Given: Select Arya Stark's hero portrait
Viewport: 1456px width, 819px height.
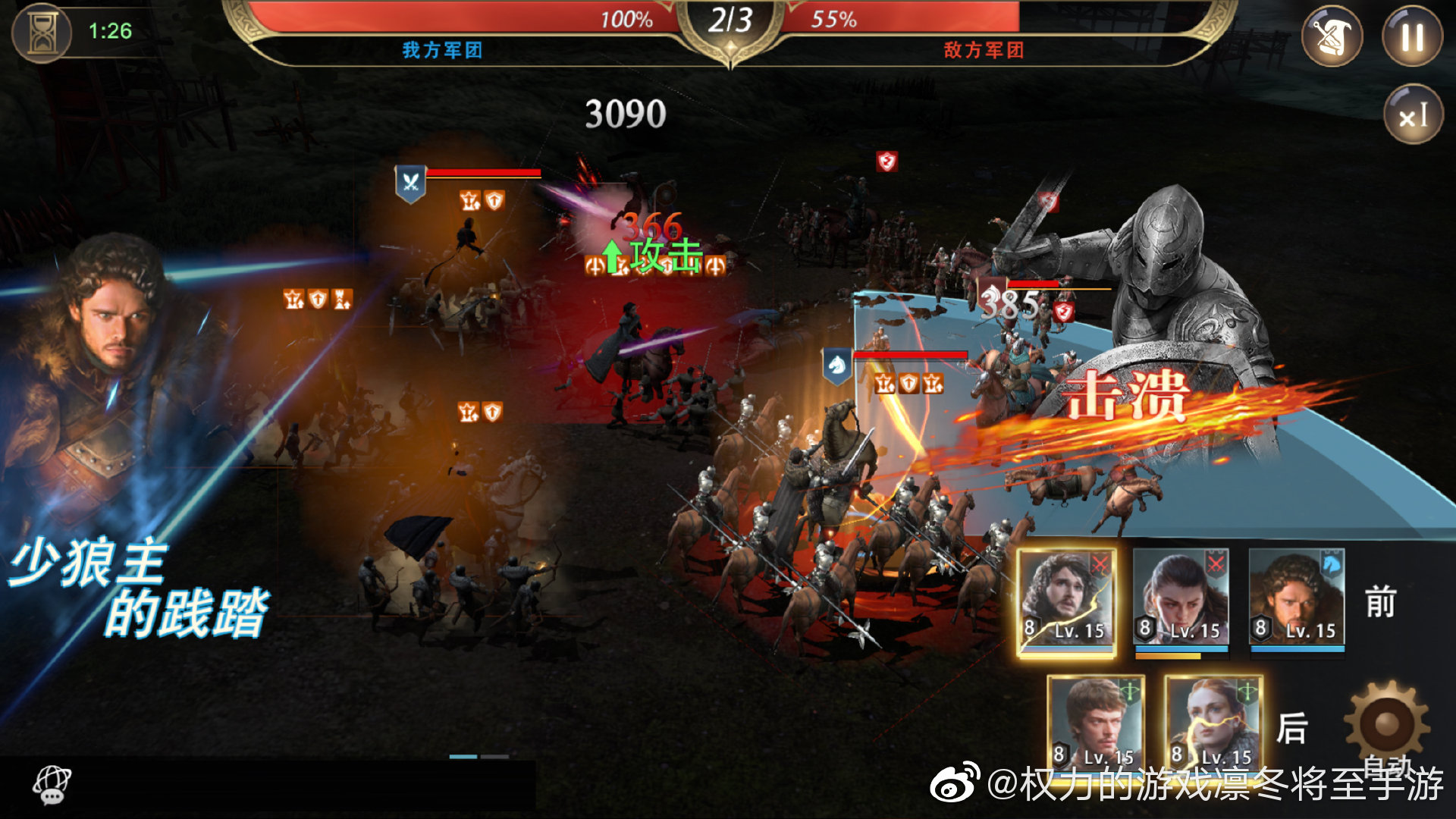Looking at the screenshot, I should tap(1181, 599).
